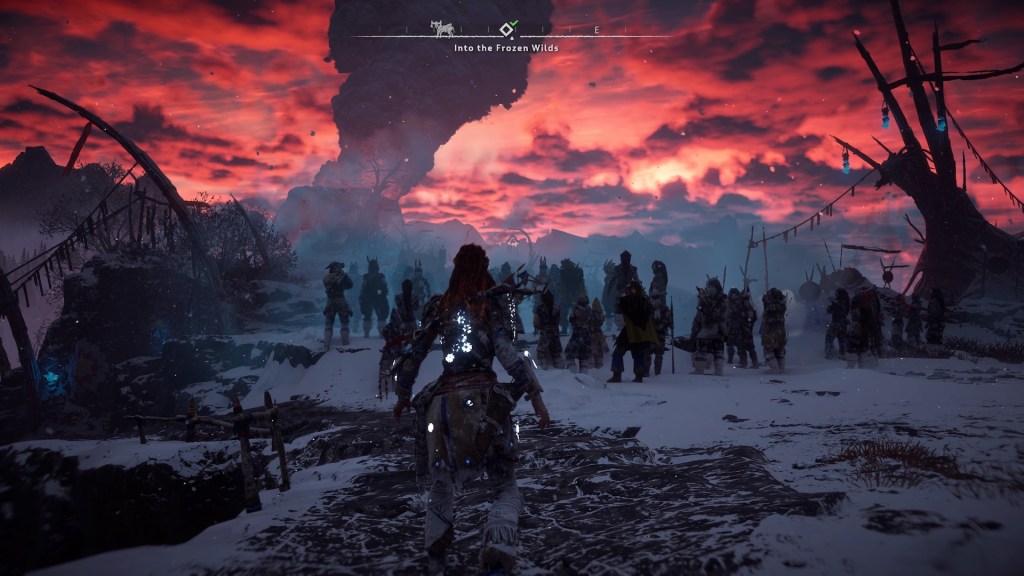Select the machine animal icon on the compass

pyautogui.click(x=441, y=28)
